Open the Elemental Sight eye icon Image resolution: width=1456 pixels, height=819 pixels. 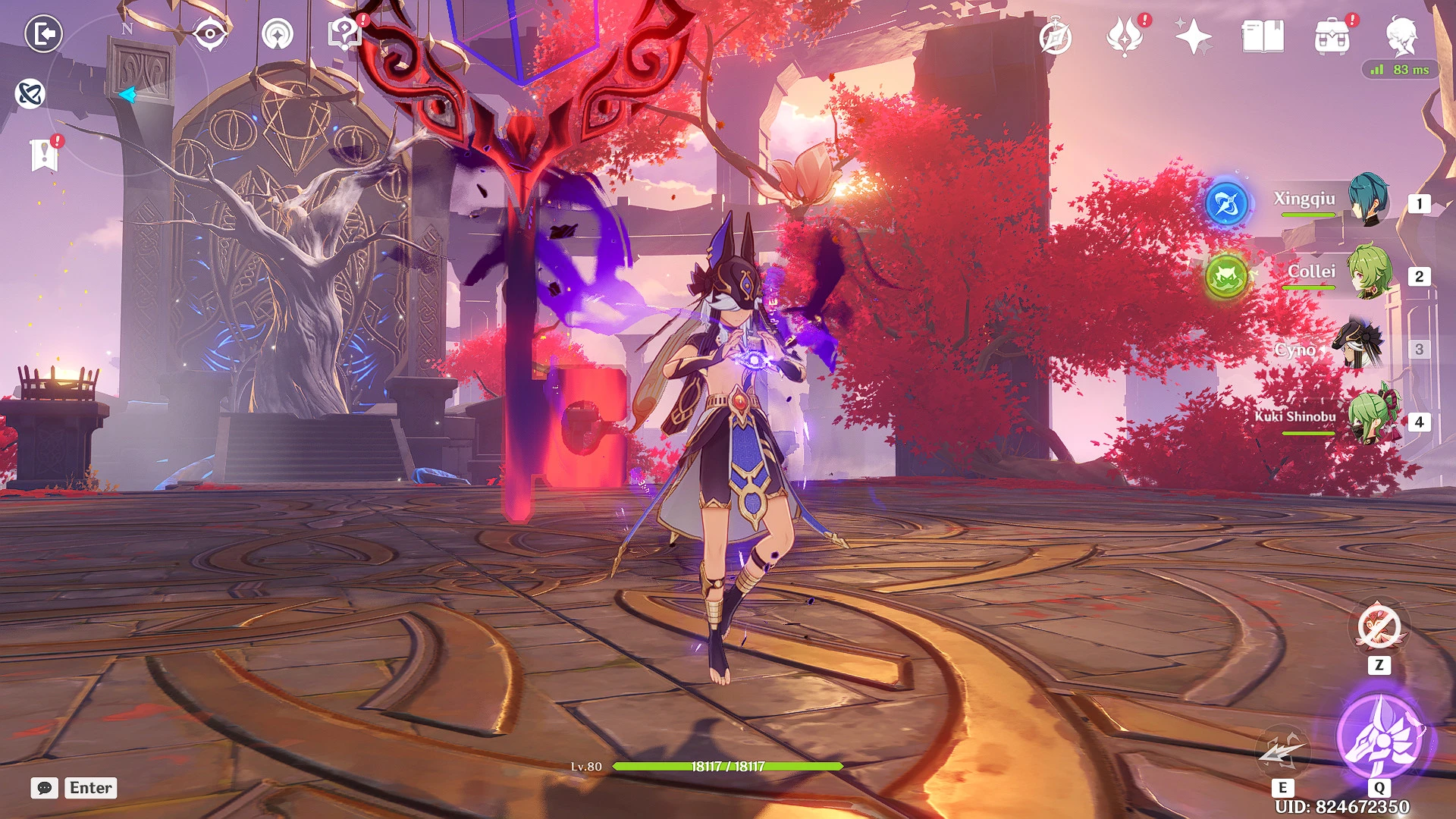click(x=210, y=34)
